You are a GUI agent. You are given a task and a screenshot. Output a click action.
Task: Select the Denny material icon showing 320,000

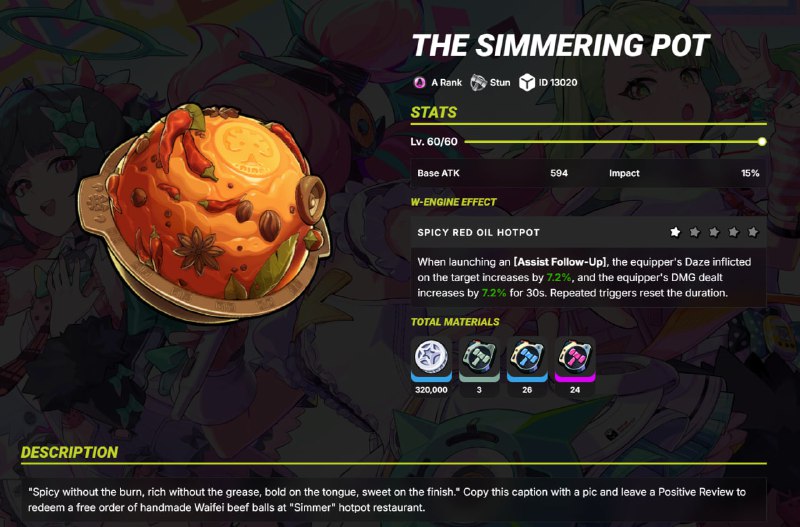coord(430,358)
